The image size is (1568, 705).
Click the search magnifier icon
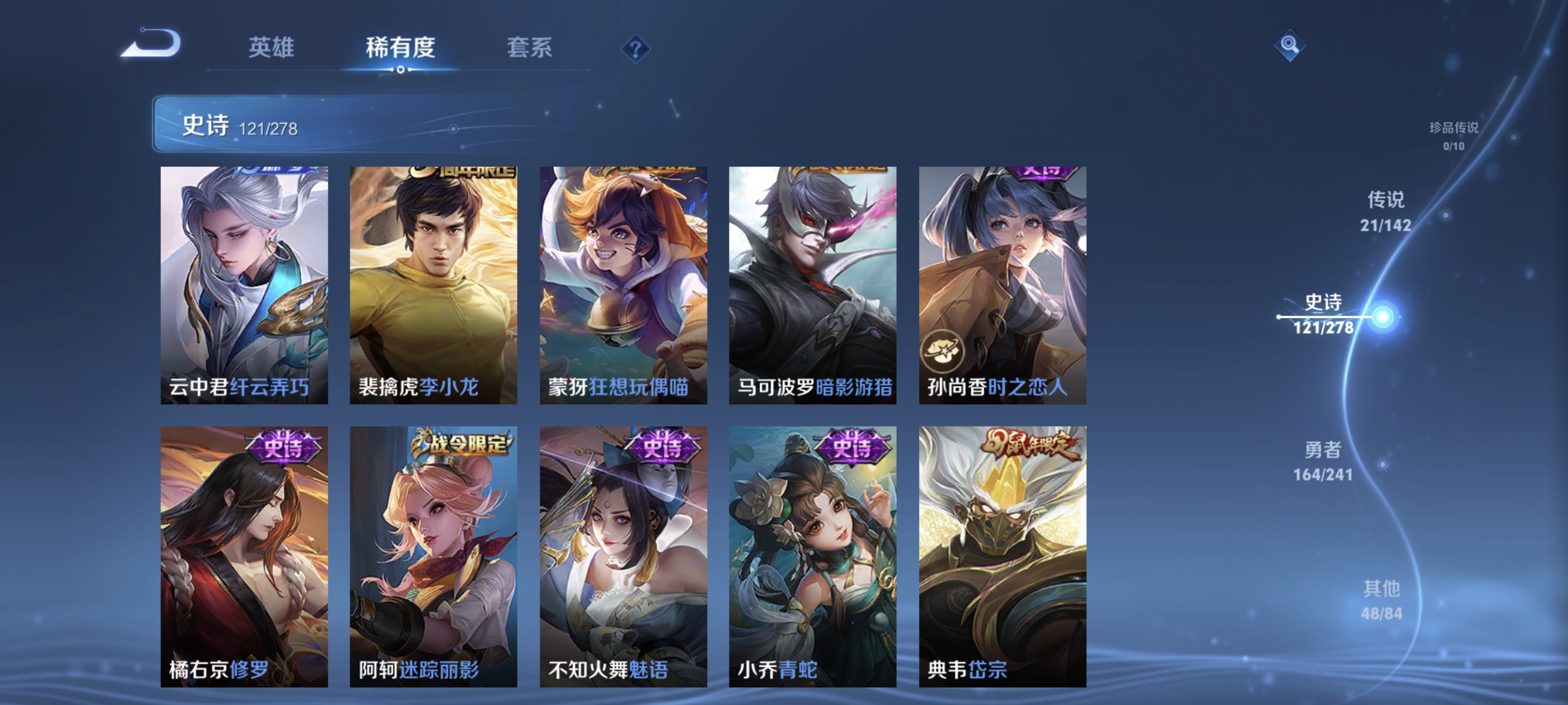[1290, 46]
